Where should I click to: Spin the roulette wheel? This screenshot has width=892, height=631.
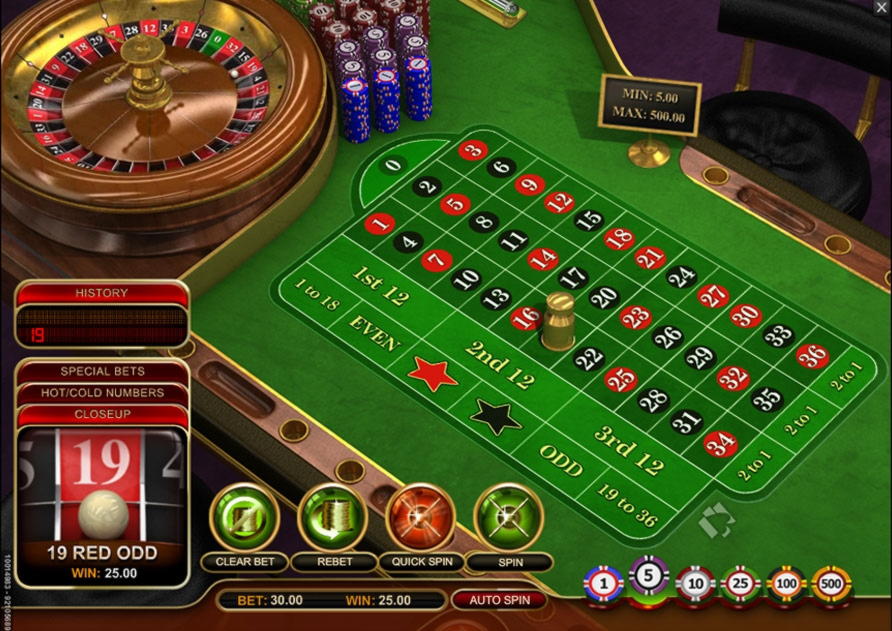508,518
